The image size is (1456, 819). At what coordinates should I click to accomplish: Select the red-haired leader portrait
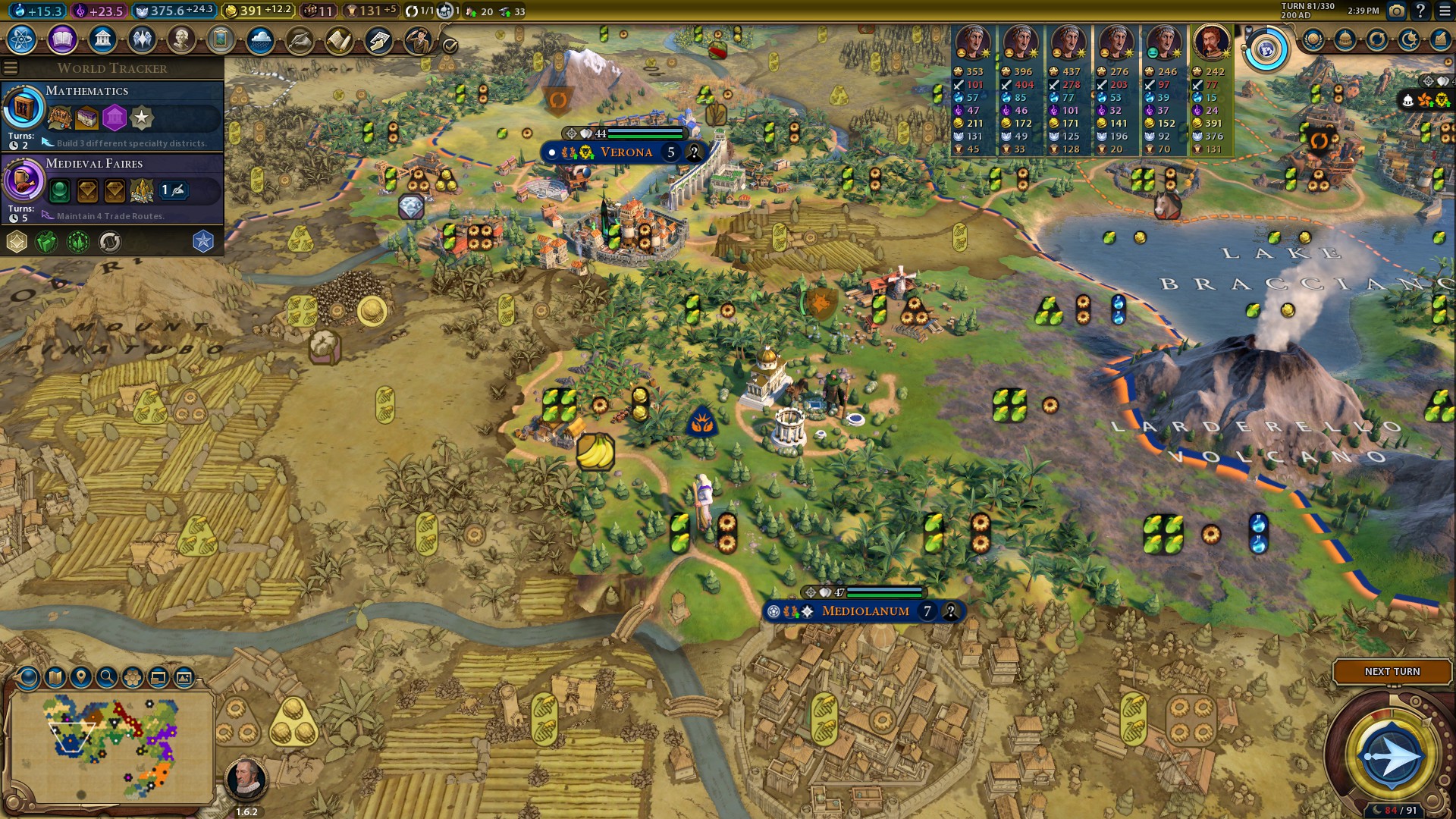pyautogui.click(x=1211, y=43)
